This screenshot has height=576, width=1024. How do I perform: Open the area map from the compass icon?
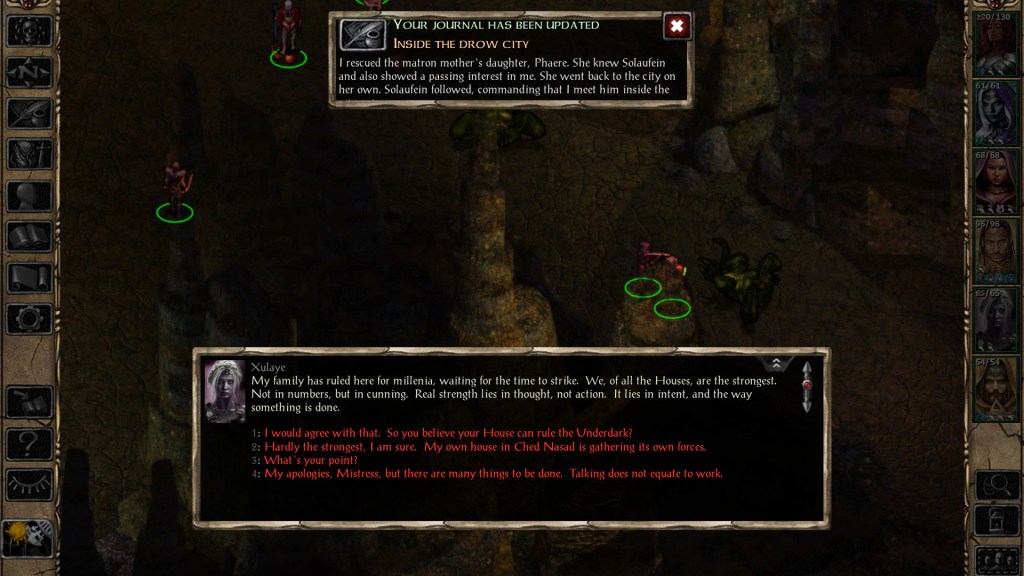pos(29,72)
